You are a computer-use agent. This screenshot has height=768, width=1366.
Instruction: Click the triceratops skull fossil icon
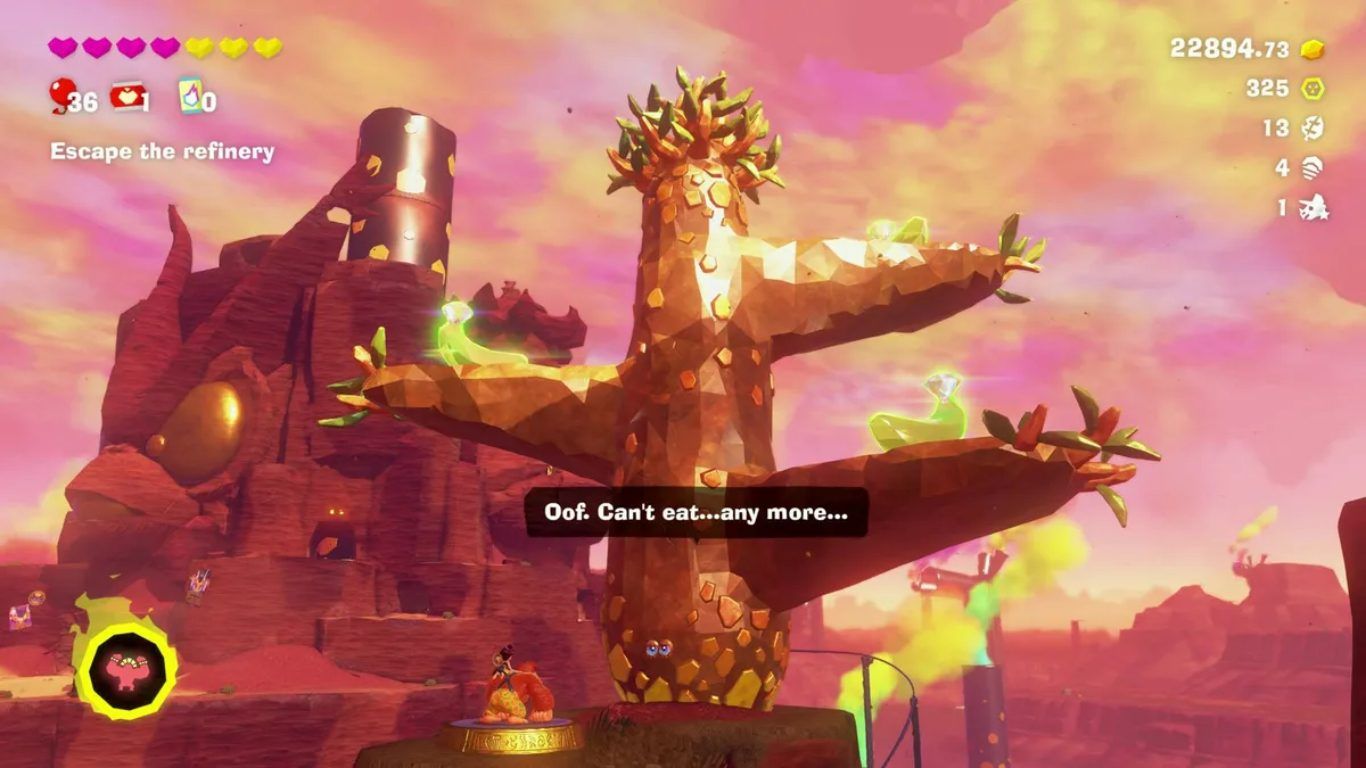(x=1312, y=209)
